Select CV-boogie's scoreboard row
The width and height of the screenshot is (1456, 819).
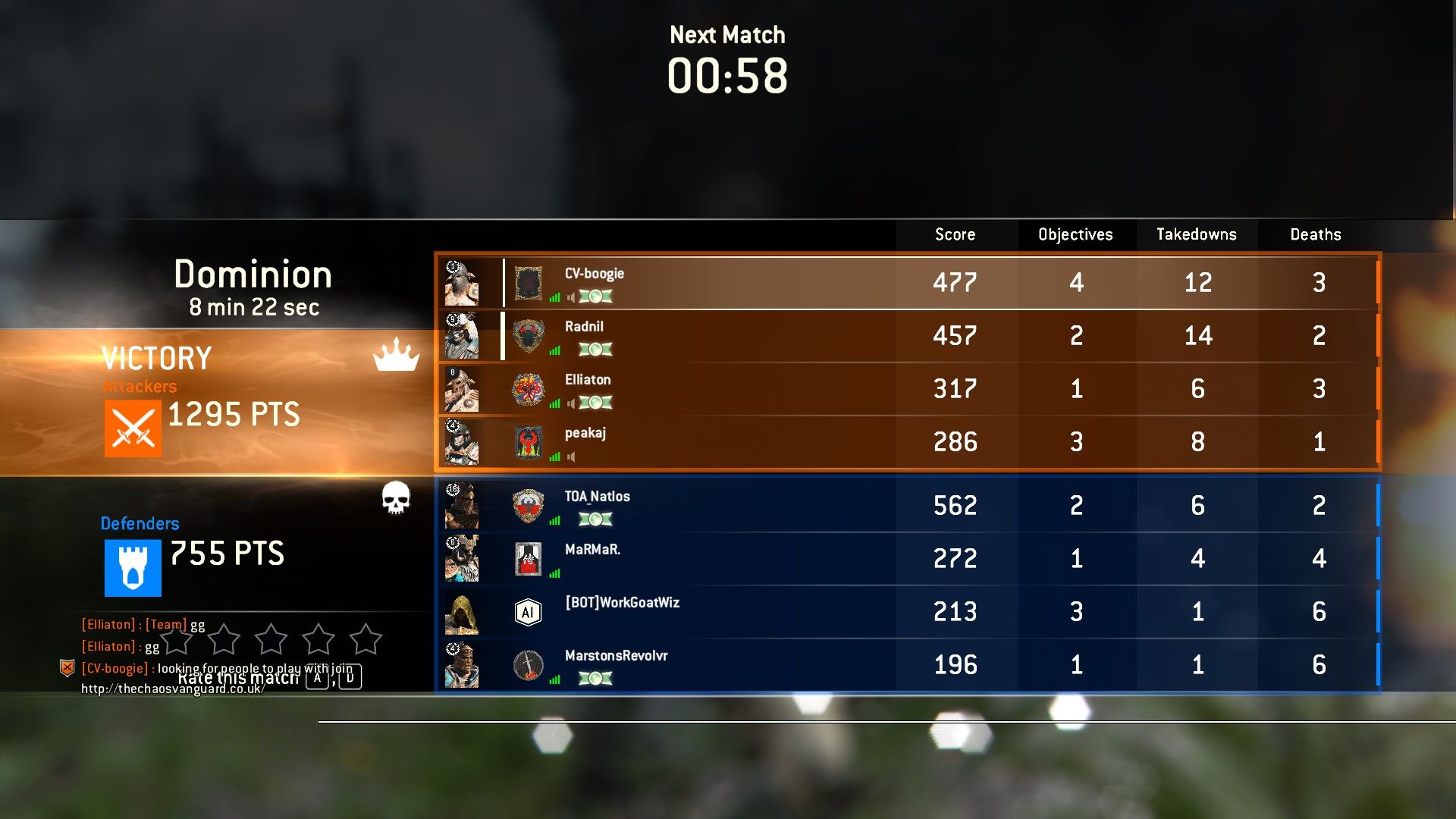(x=758, y=283)
